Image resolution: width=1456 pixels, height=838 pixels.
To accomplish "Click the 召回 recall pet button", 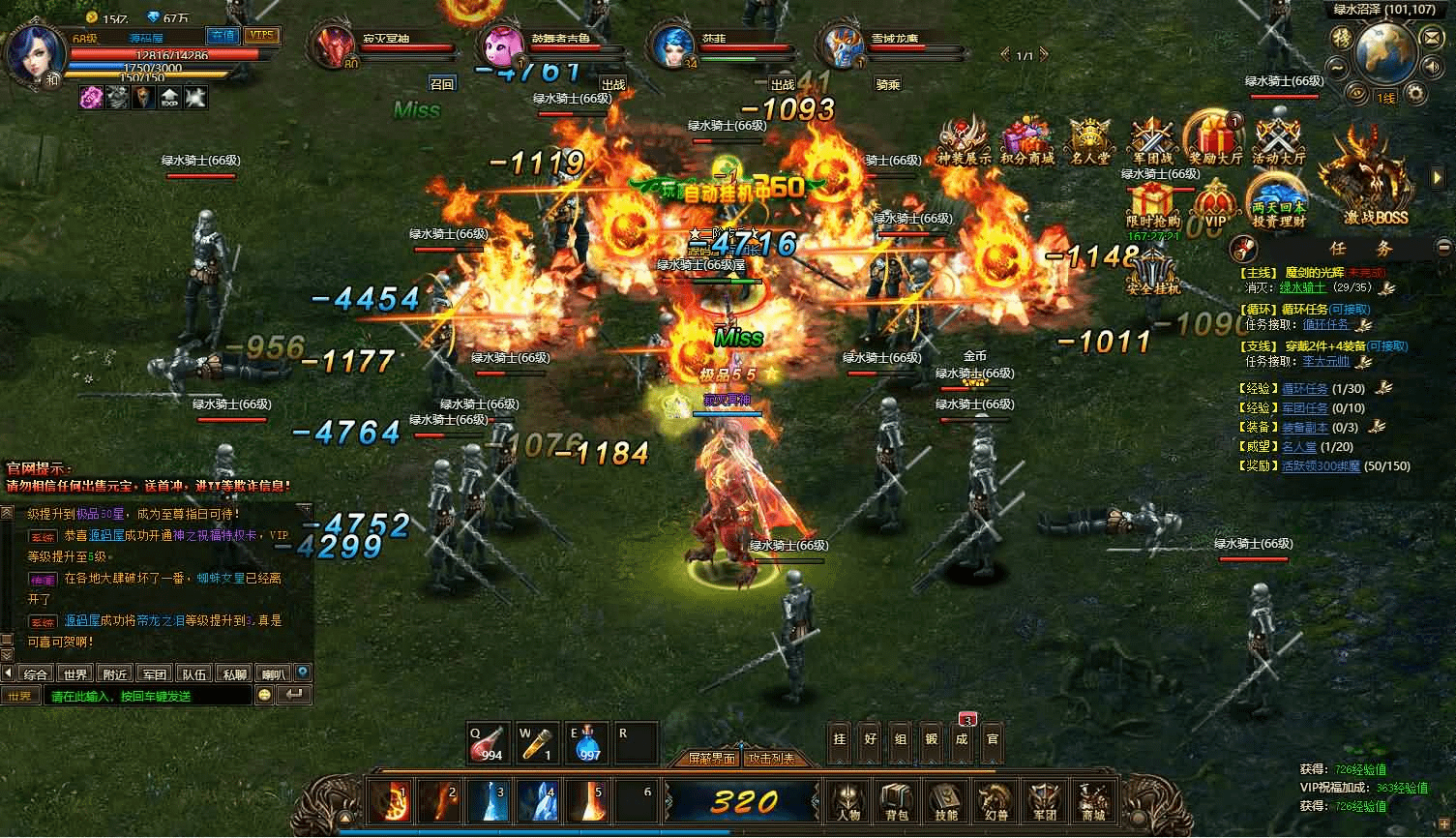I will (442, 84).
